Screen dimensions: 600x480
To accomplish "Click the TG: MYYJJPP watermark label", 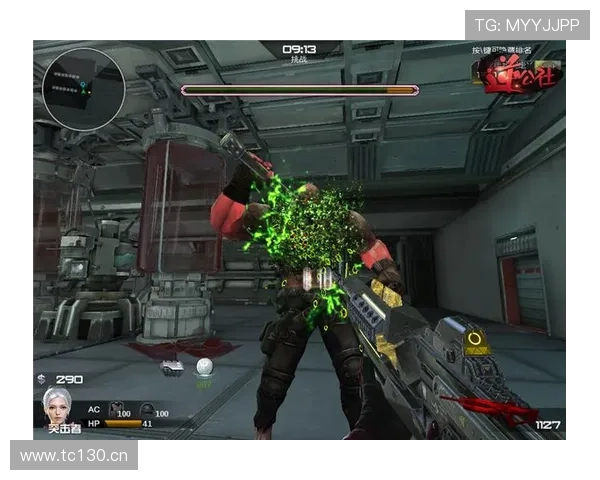I will (x=527, y=25).
